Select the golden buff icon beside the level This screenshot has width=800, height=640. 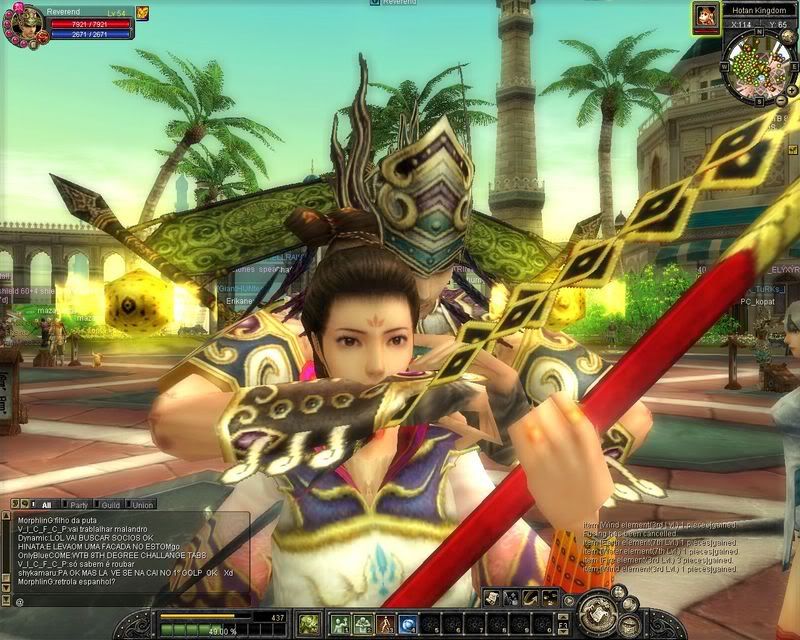click(x=143, y=13)
